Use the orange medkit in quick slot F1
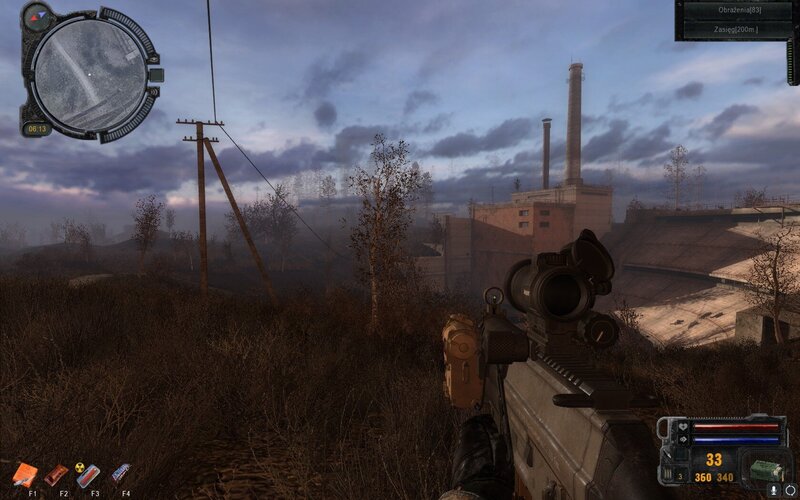Viewport: 800px width, 500px height. [x=27, y=473]
